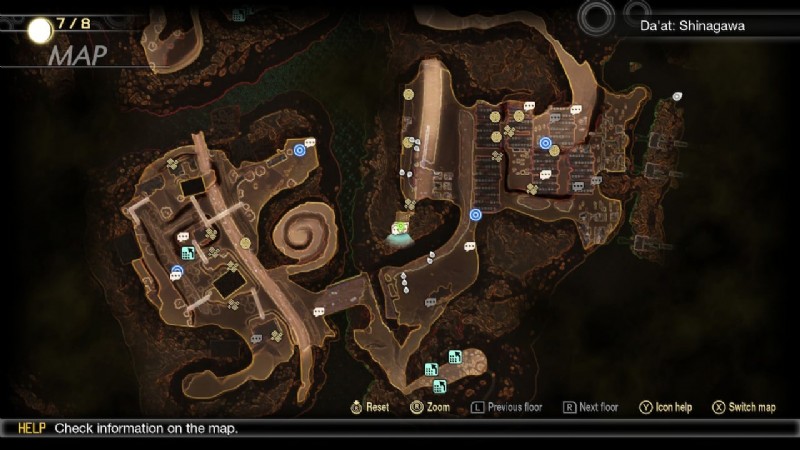Viewport: 800px width, 450px height.
Task: Select the leyline fount below the western teal building
Action: [x=177, y=270]
